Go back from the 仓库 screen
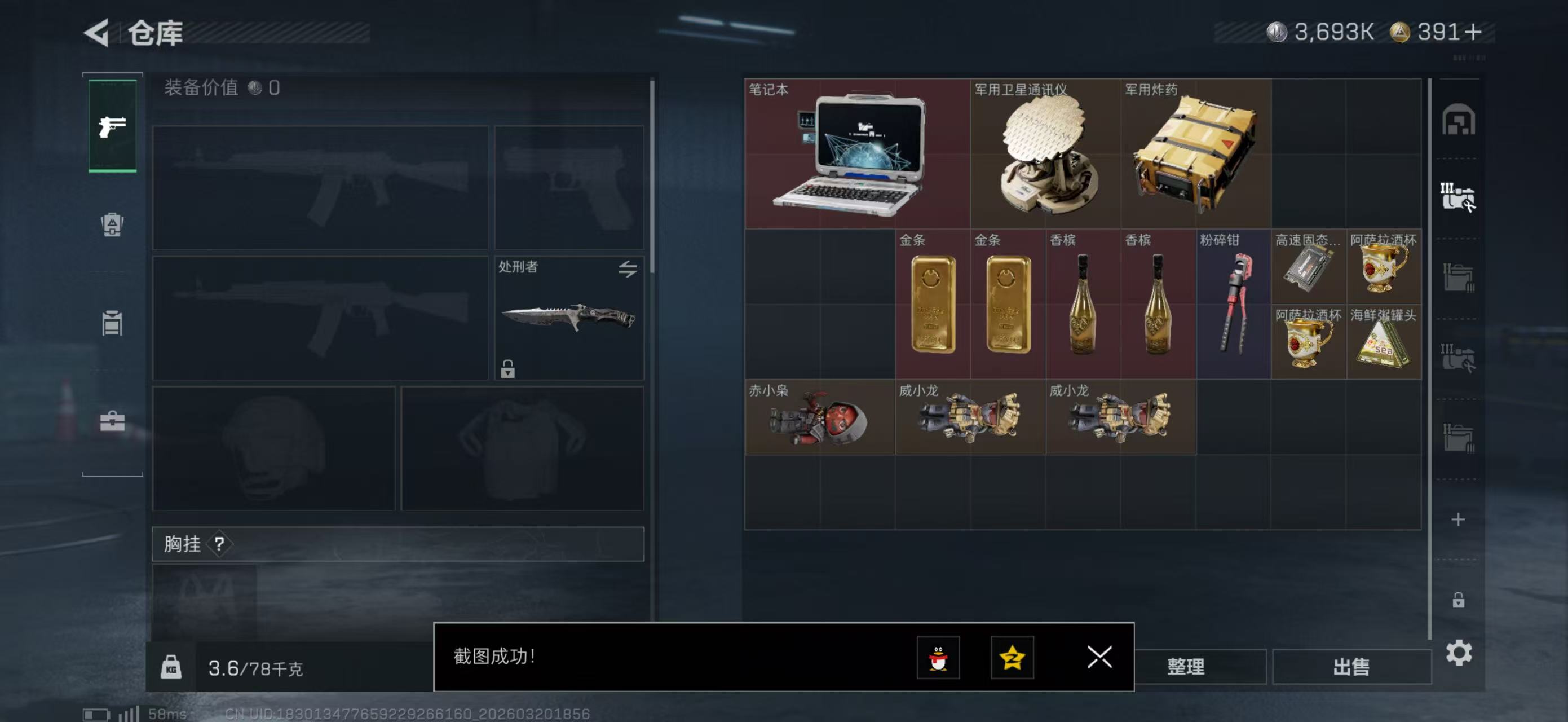Viewport: 1568px width, 722px height. point(96,32)
